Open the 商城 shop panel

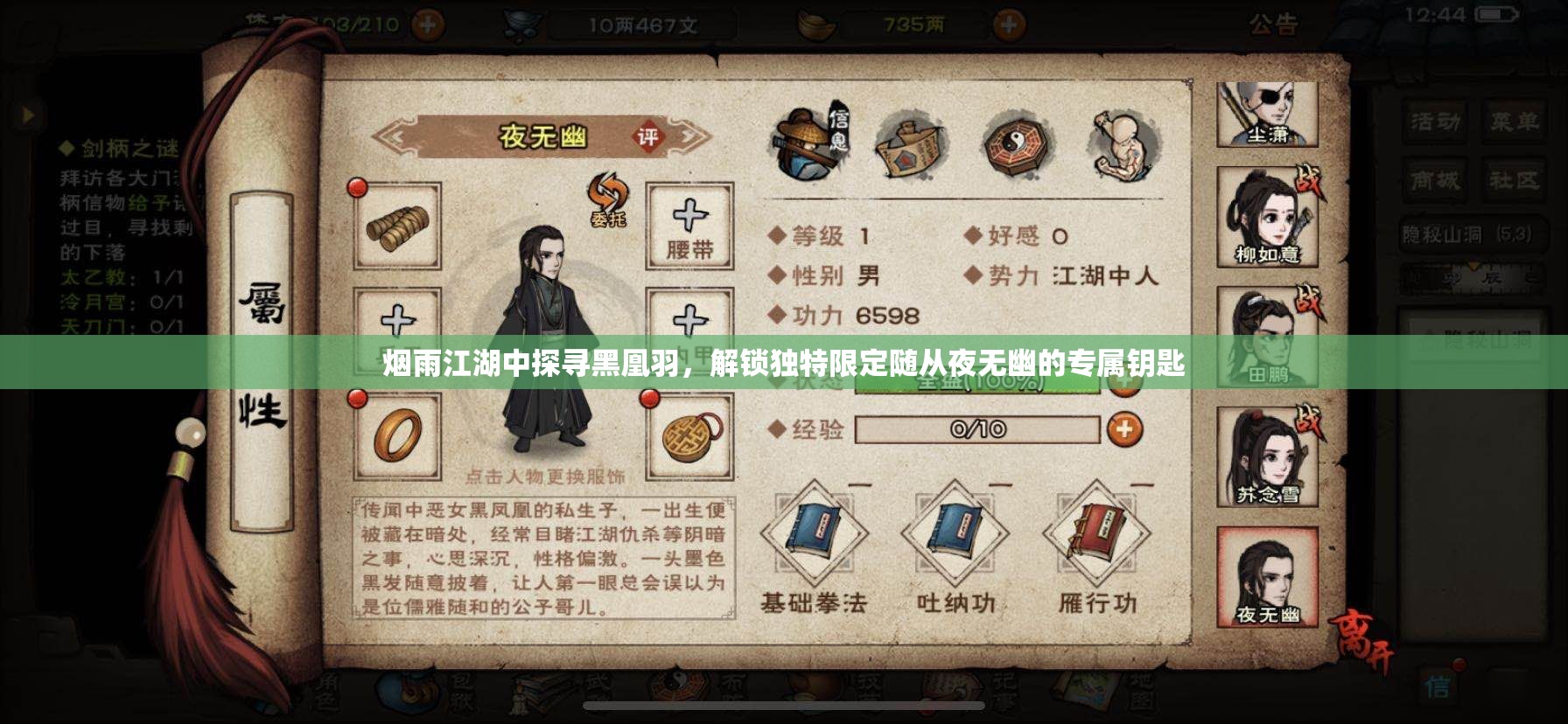point(1436,179)
